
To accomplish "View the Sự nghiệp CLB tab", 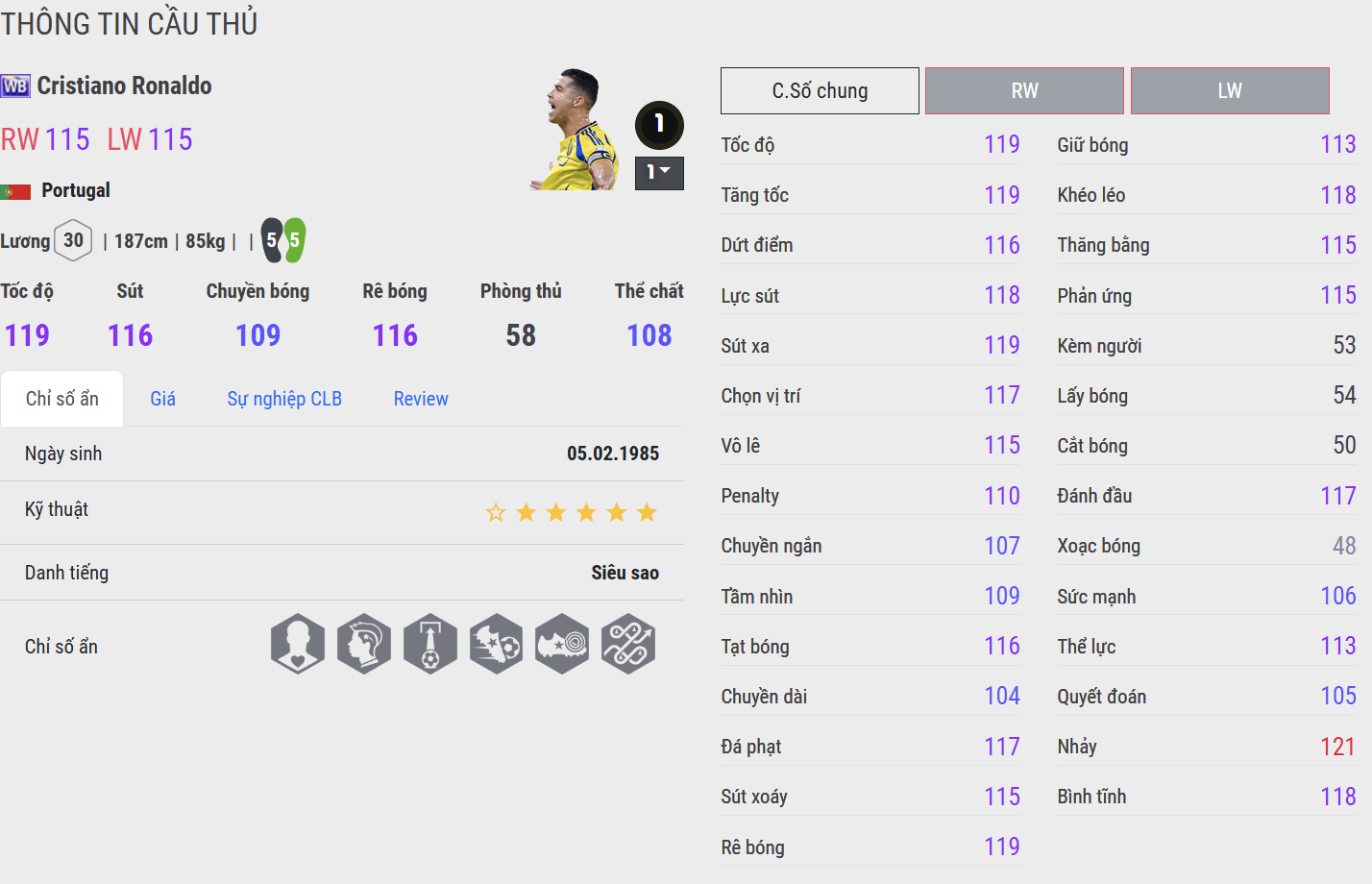I will point(284,399).
